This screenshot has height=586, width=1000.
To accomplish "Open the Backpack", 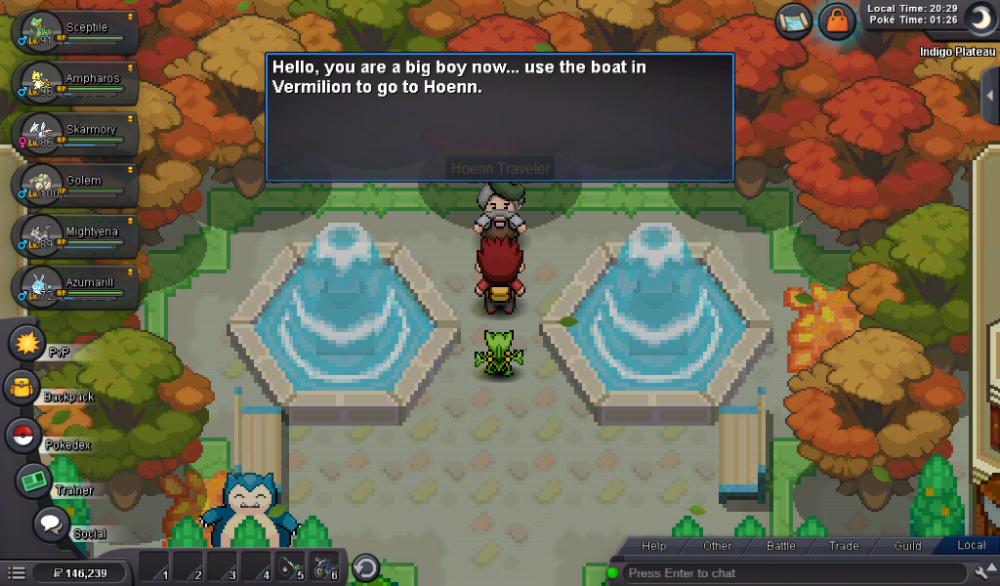I will coord(22,388).
